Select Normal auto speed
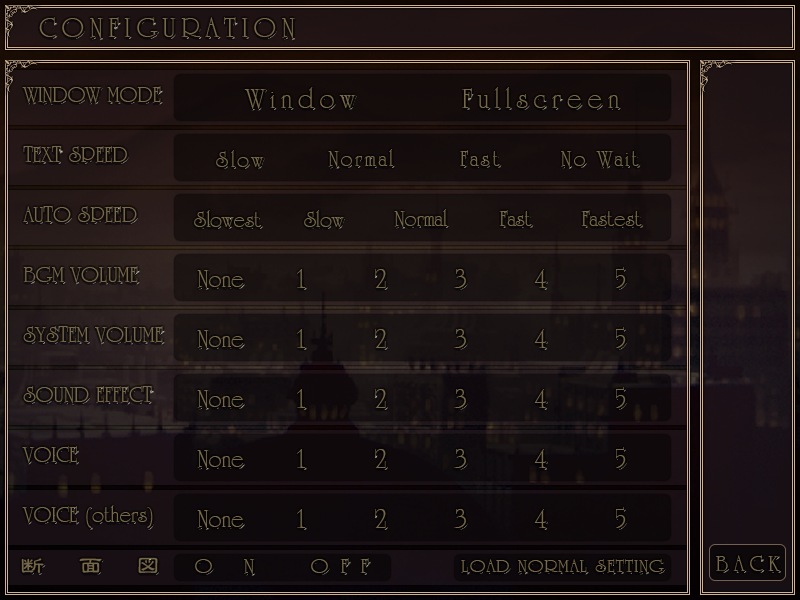Viewport: 800px width, 600px height. tap(421, 220)
